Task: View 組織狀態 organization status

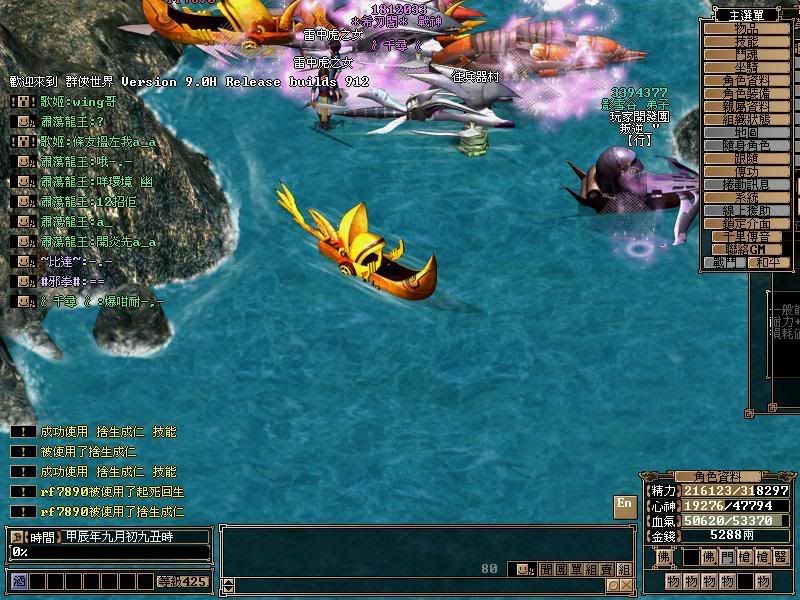Action: 747,120
